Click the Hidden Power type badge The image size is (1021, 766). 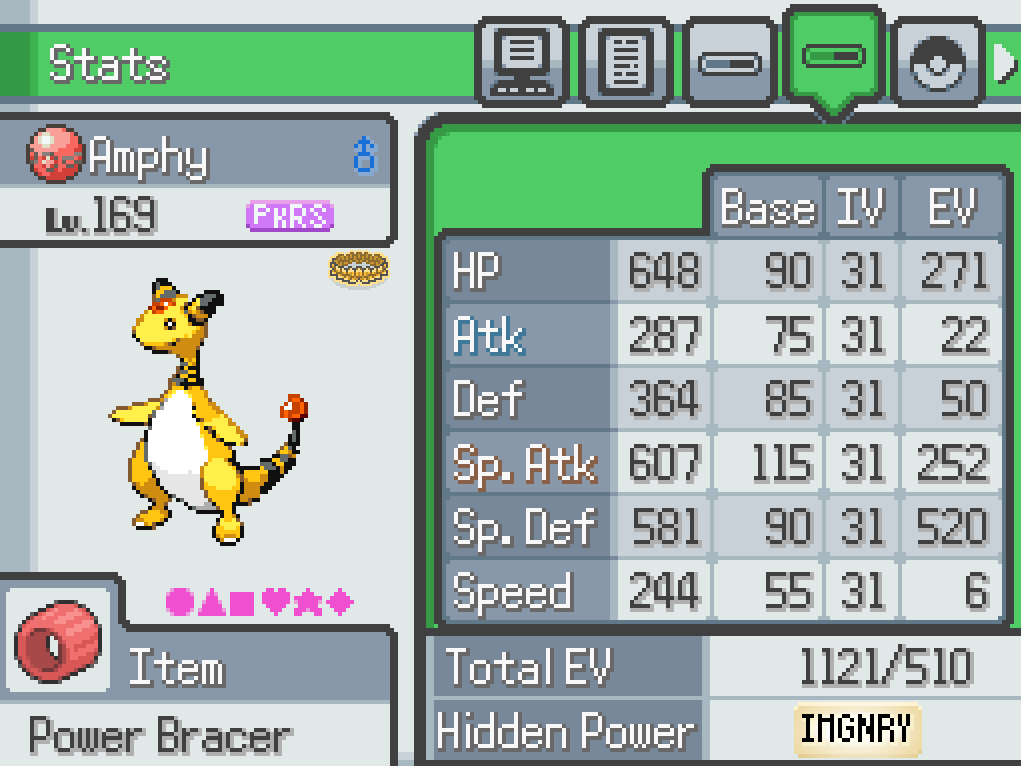857,729
